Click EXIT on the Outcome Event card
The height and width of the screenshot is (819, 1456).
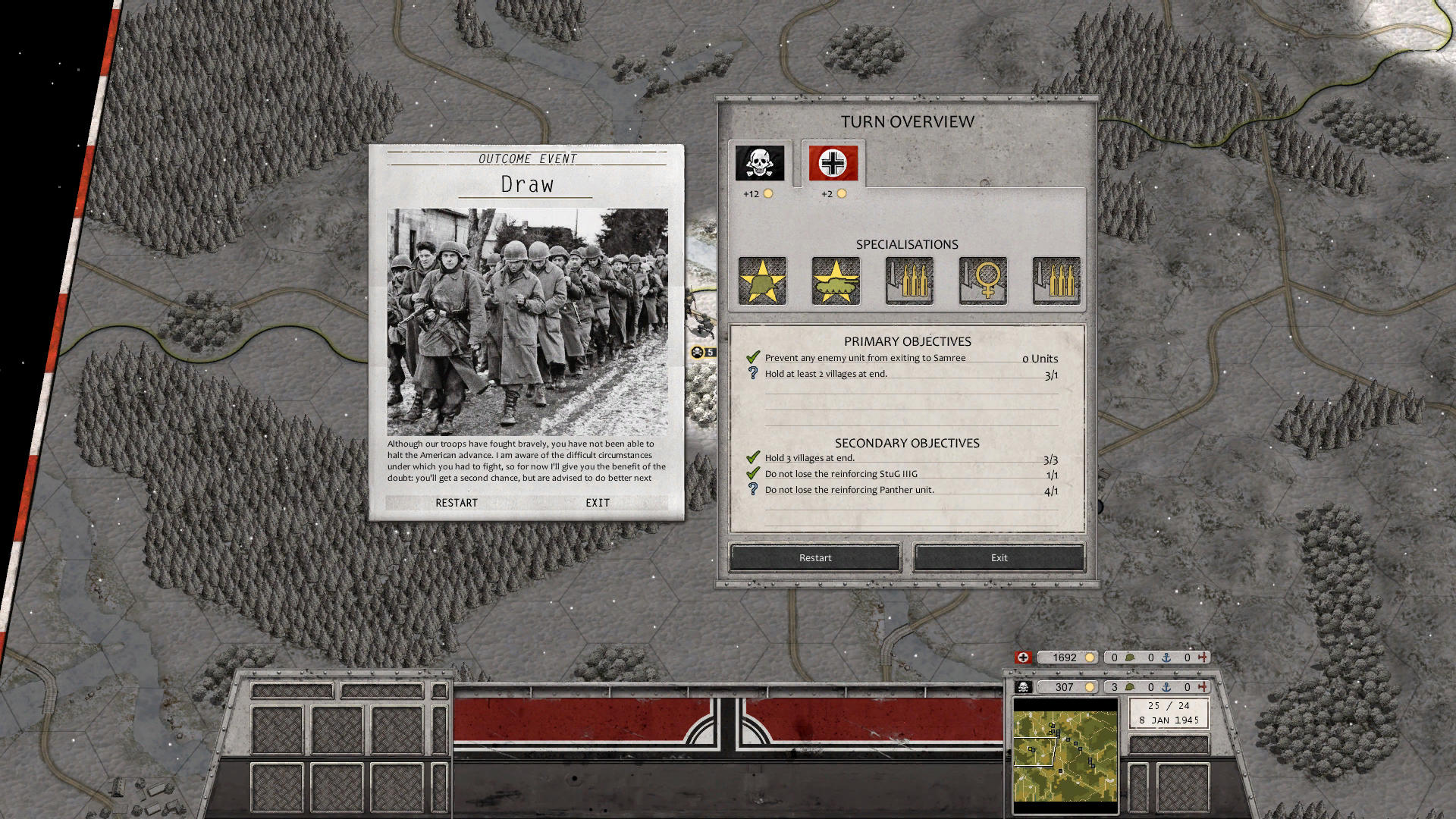click(598, 502)
